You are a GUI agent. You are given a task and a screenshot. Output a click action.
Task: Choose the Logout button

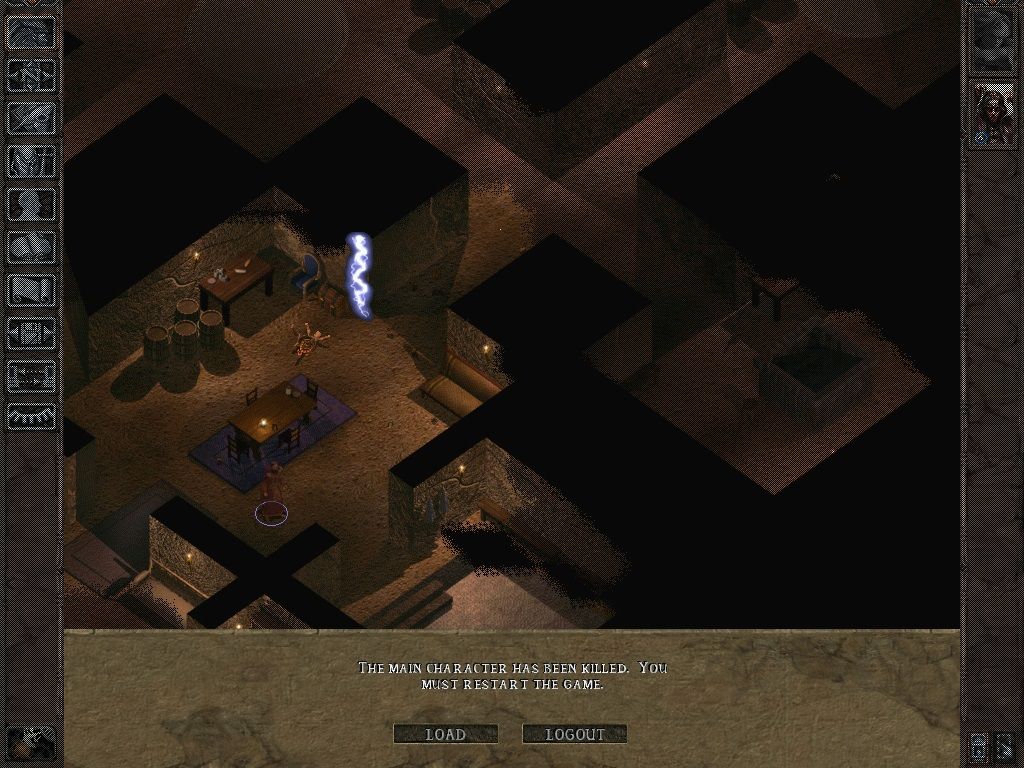point(574,734)
